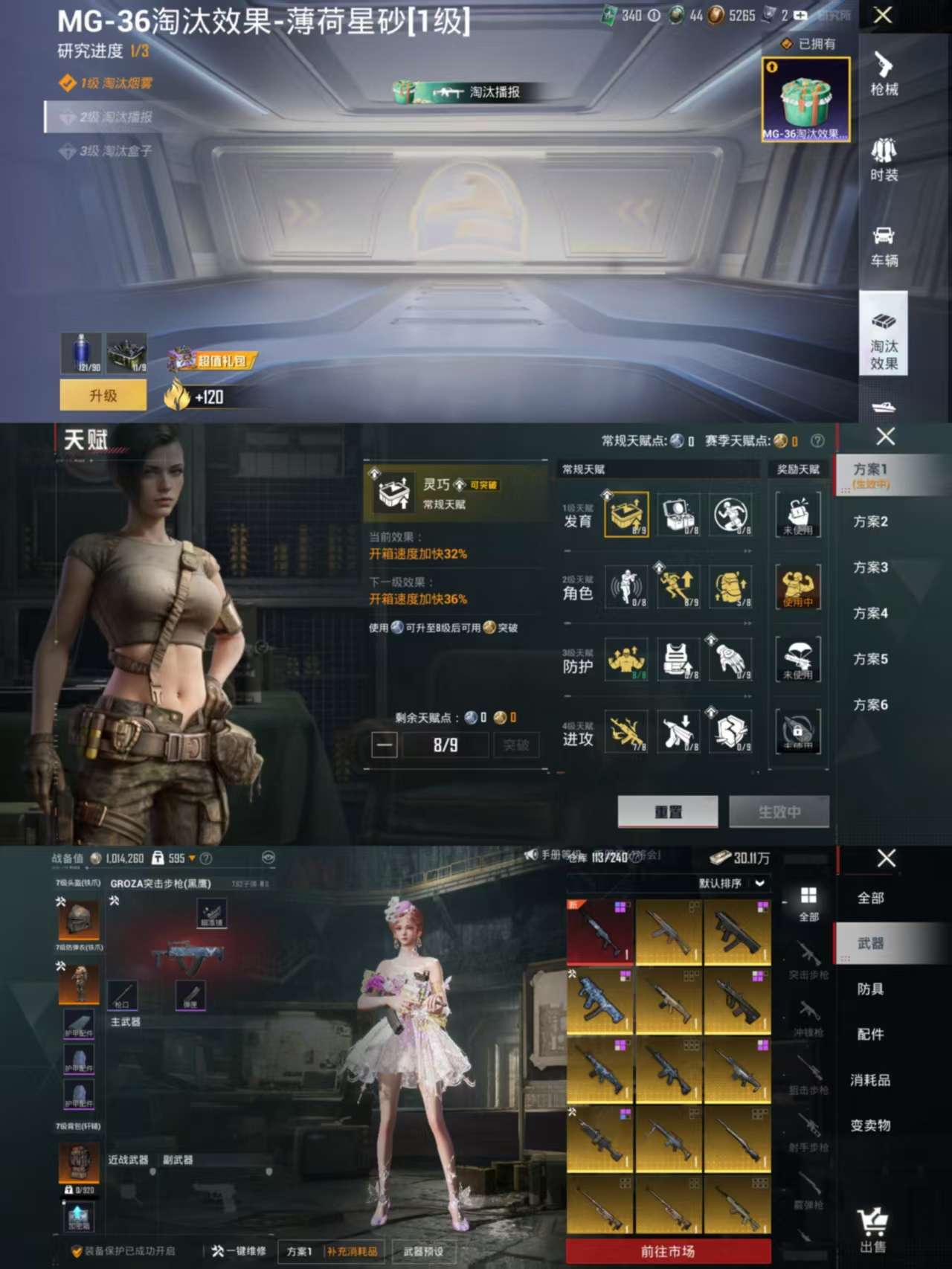The height and width of the screenshot is (1269, 952).
Task: Click the 升级 upgrade button
Action: click(103, 396)
